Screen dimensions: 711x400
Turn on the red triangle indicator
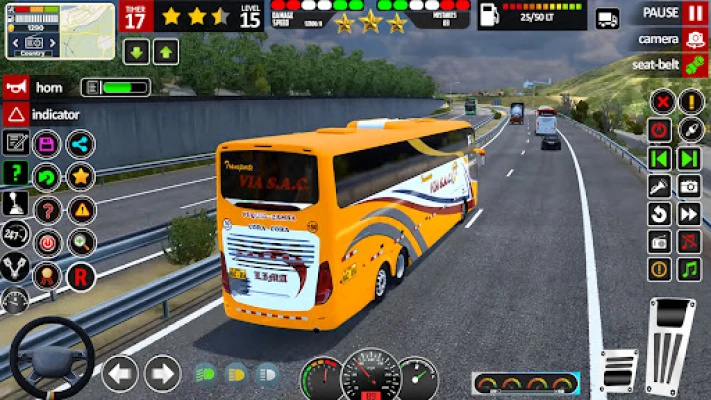point(16,114)
